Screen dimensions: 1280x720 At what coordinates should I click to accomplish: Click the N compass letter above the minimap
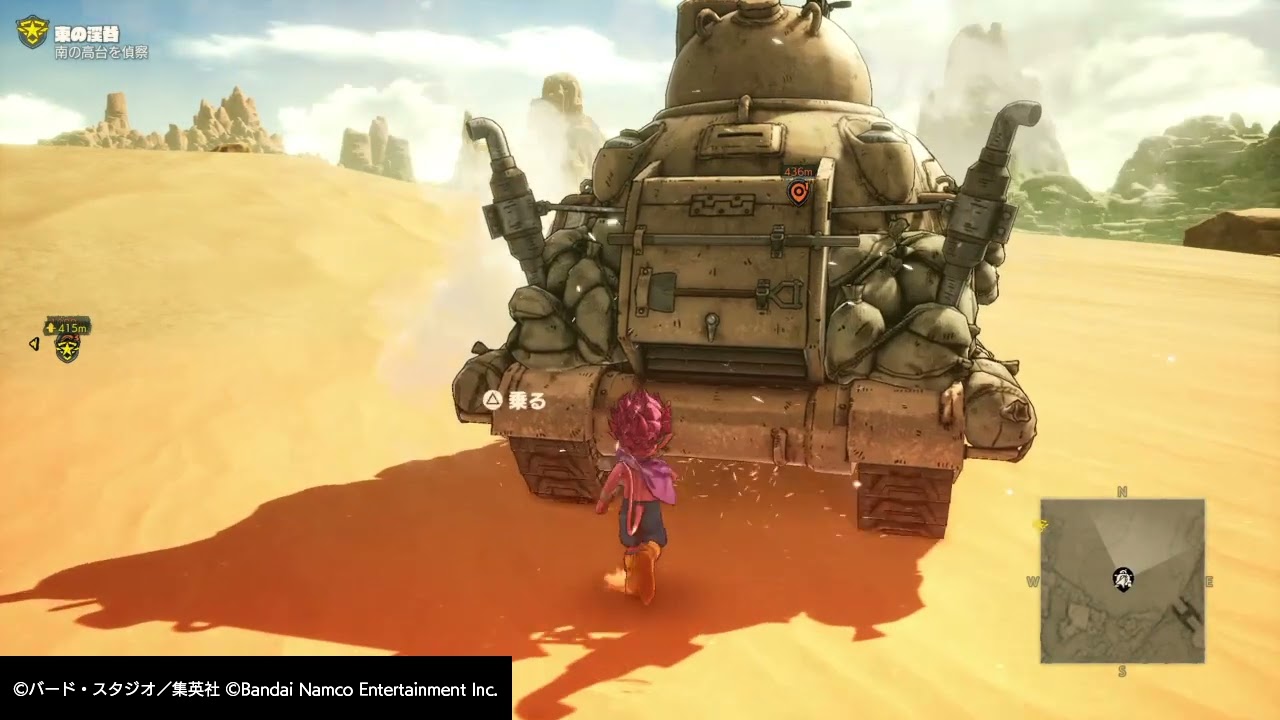1122,490
